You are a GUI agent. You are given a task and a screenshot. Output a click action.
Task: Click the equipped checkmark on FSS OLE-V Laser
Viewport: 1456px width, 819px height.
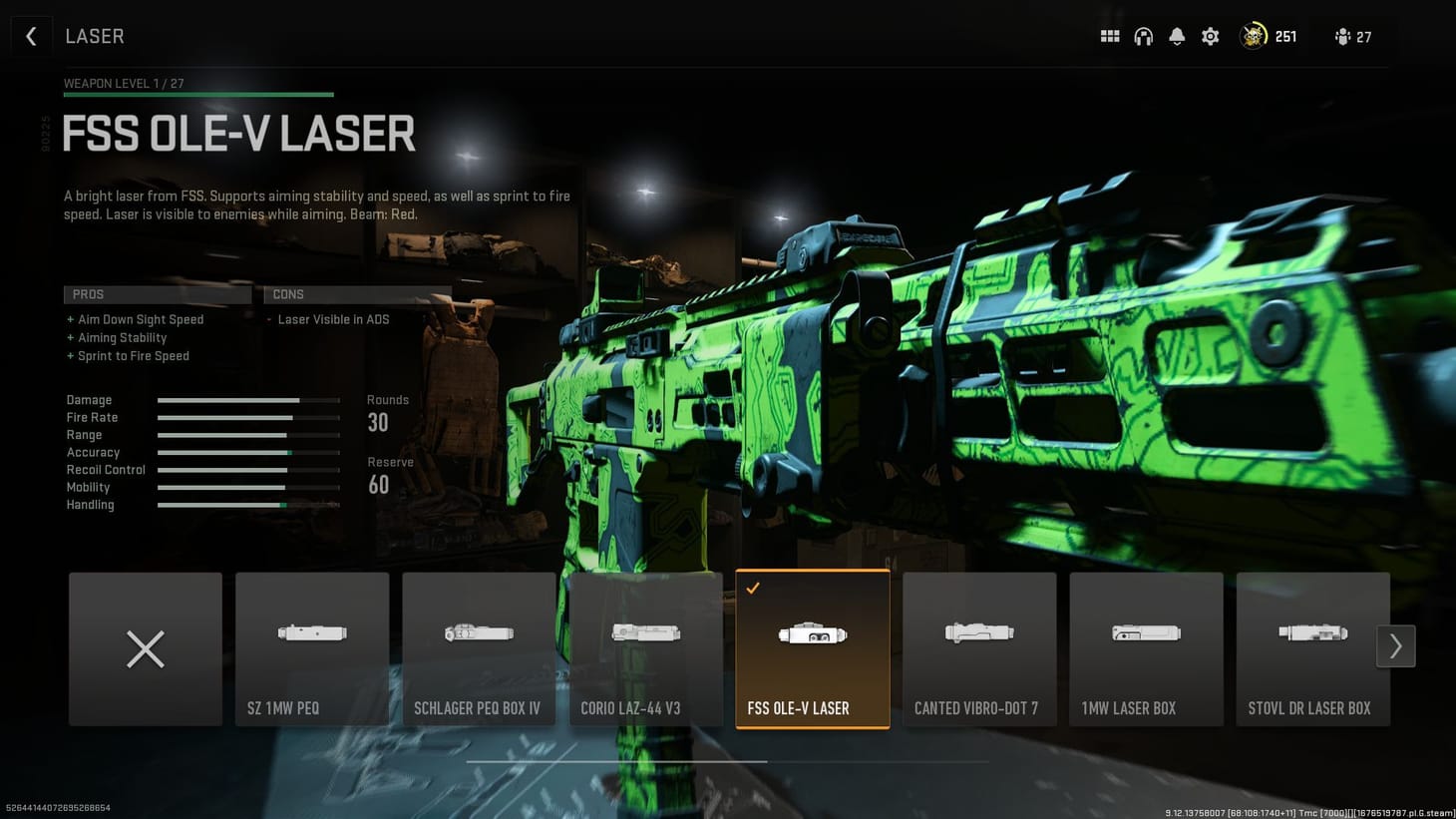(752, 588)
